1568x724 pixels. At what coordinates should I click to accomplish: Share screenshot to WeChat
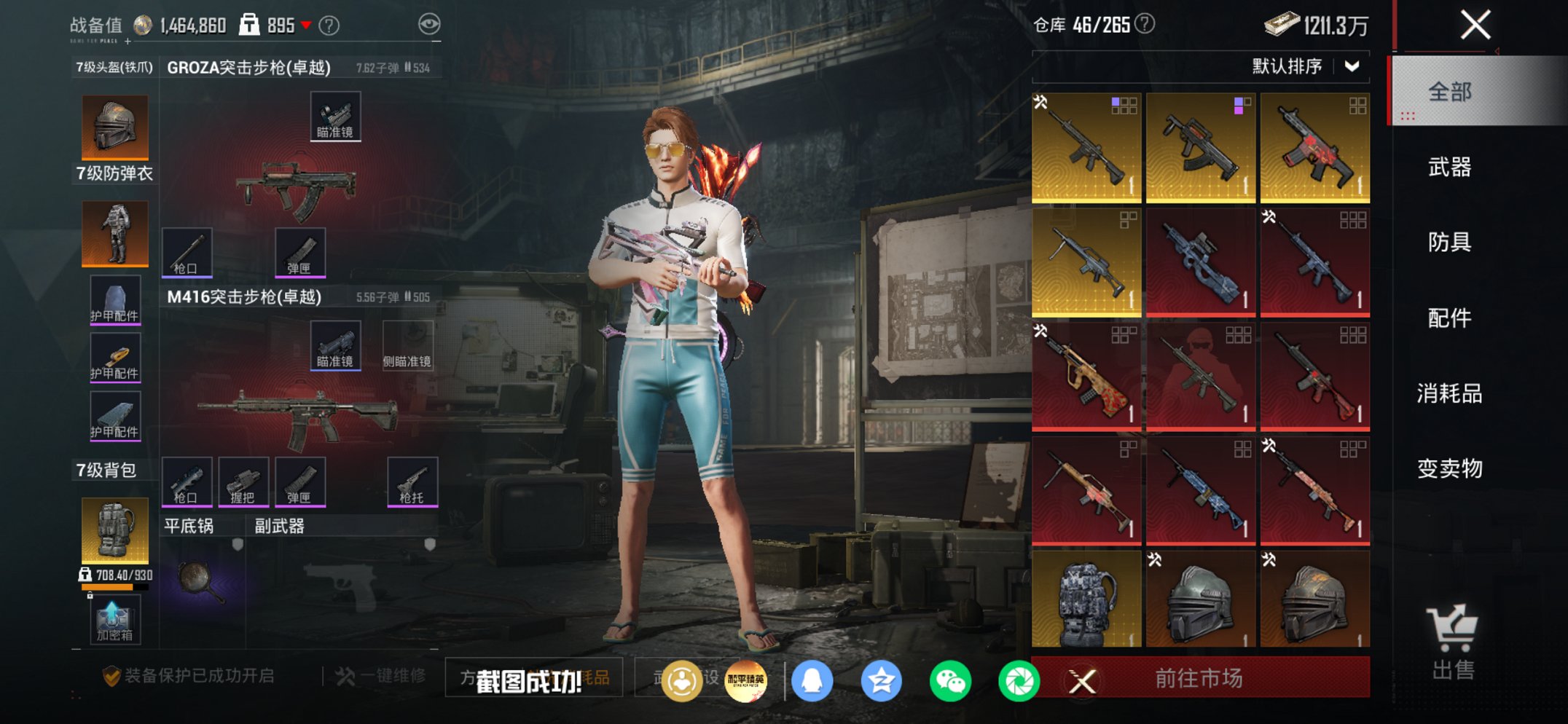(x=950, y=681)
